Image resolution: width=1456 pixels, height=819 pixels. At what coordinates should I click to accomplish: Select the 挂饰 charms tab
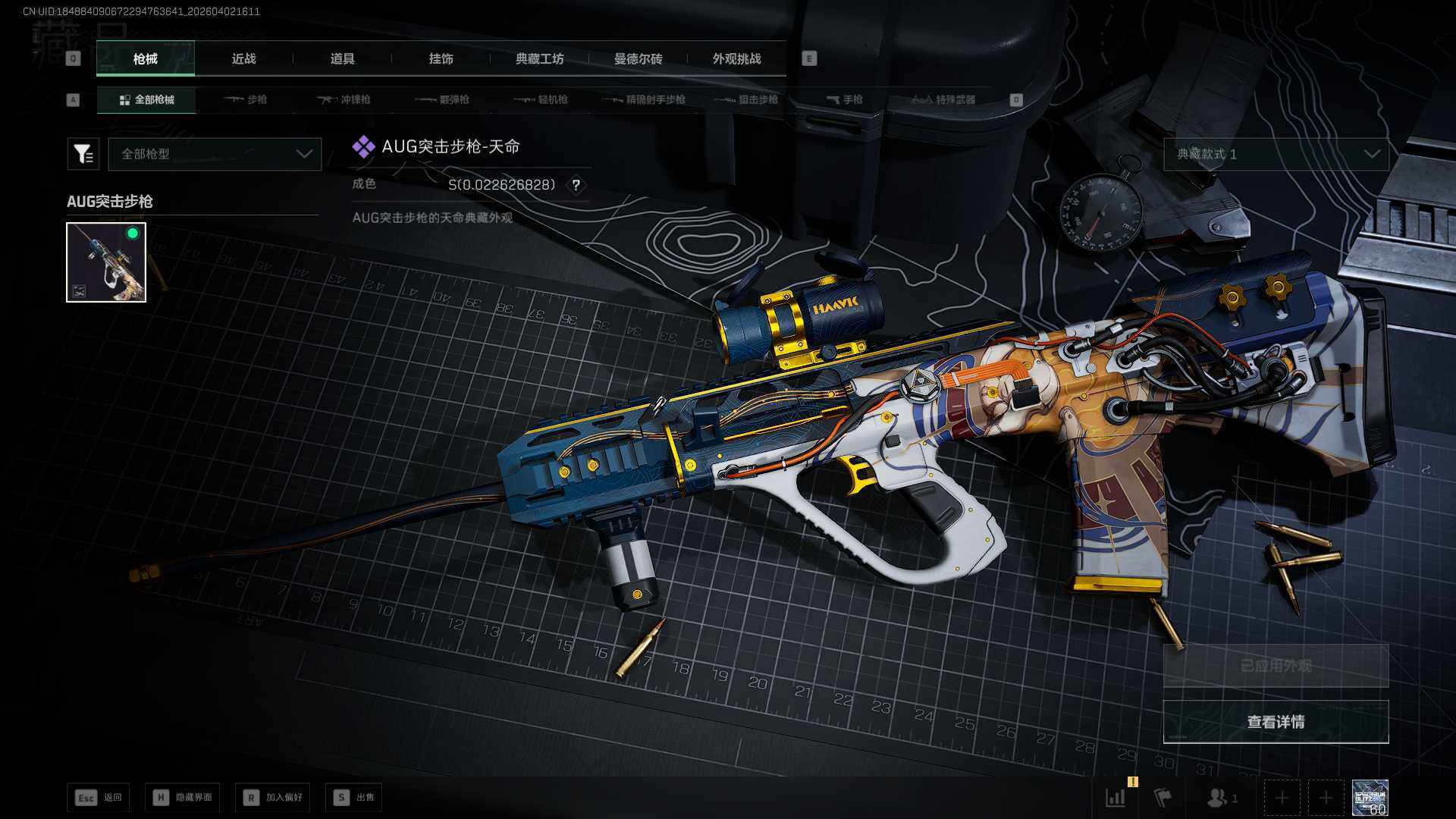coord(441,59)
